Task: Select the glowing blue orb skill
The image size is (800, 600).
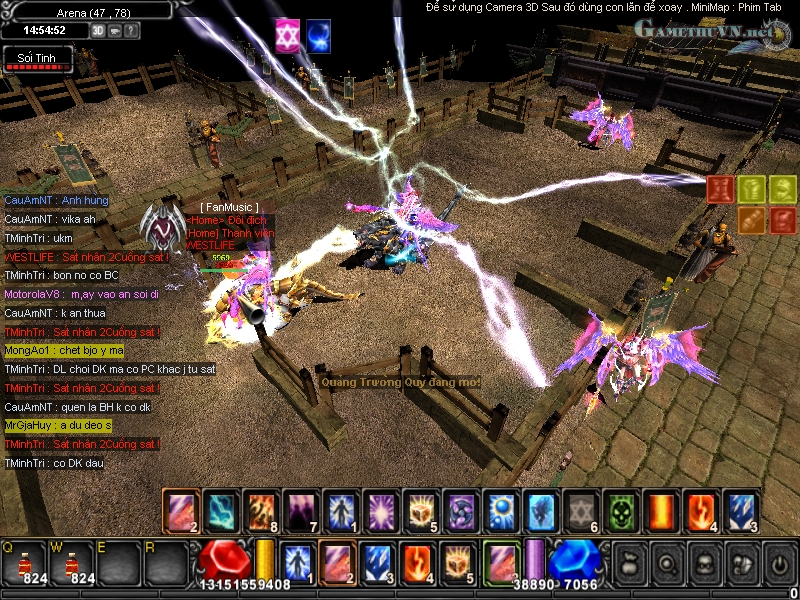Action: click(500, 512)
